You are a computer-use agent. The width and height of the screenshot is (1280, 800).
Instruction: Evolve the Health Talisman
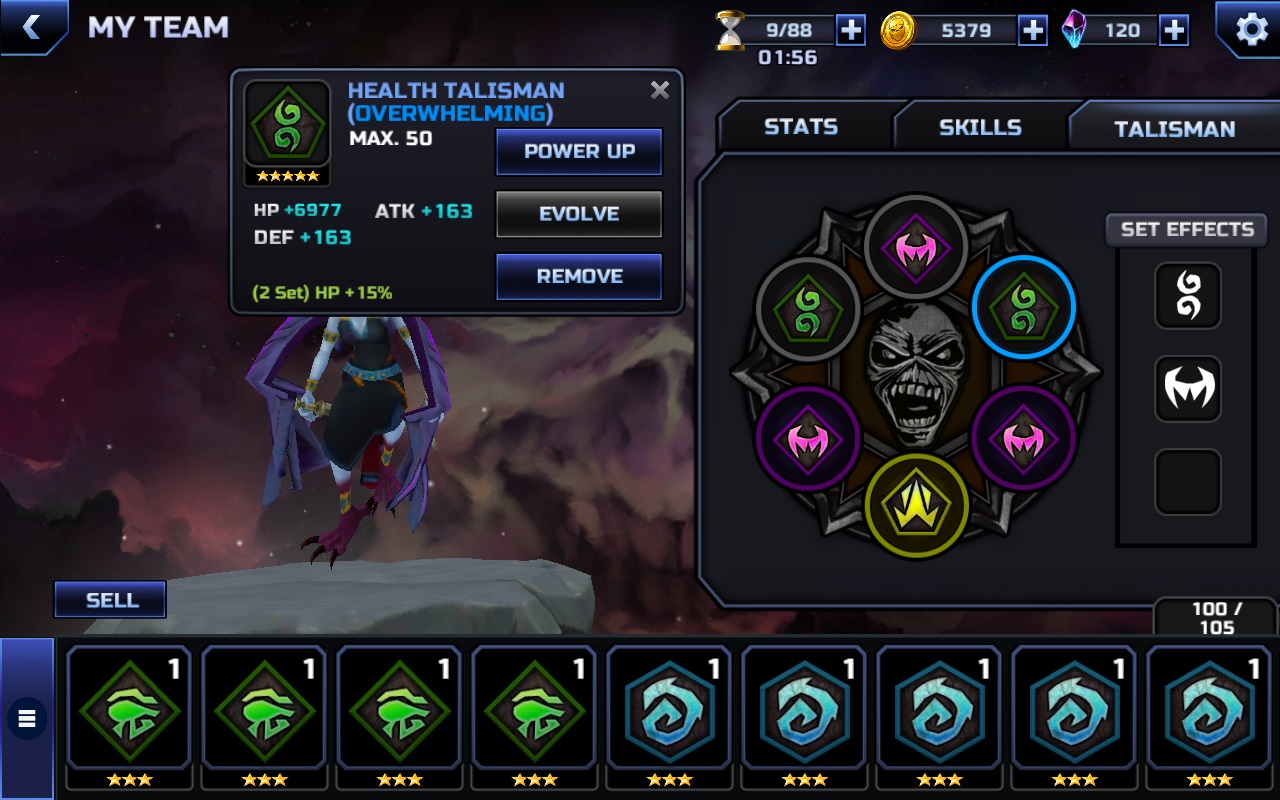click(579, 214)
